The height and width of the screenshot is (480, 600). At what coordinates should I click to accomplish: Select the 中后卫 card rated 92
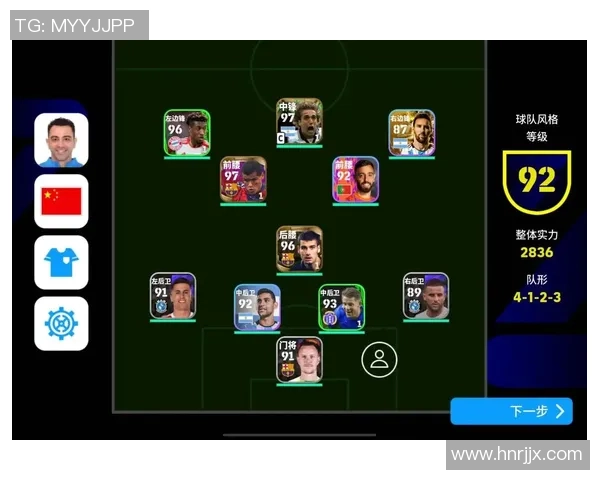(x=257, y=308)
